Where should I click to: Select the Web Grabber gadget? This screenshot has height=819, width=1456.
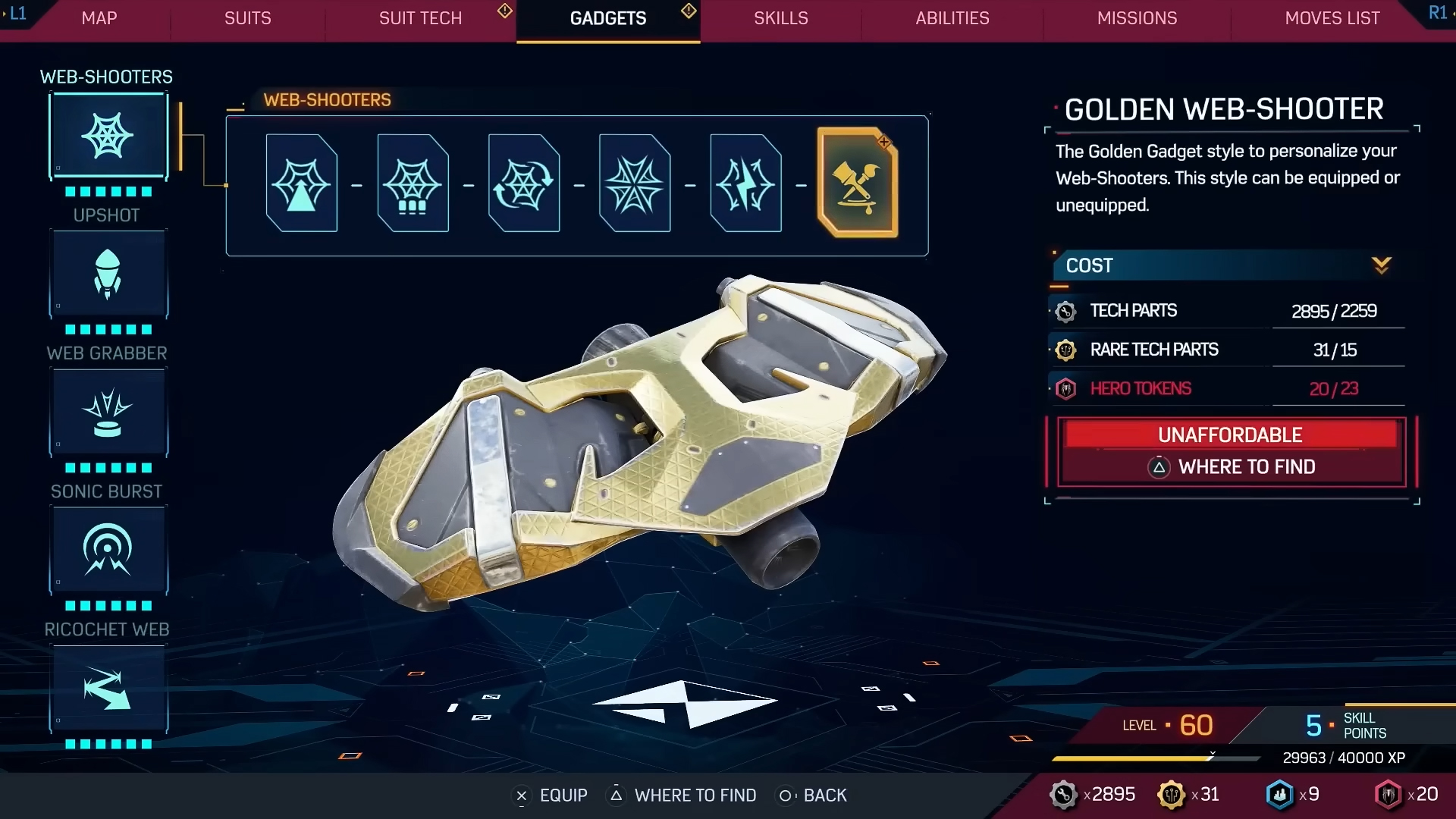tap(108, 412)
